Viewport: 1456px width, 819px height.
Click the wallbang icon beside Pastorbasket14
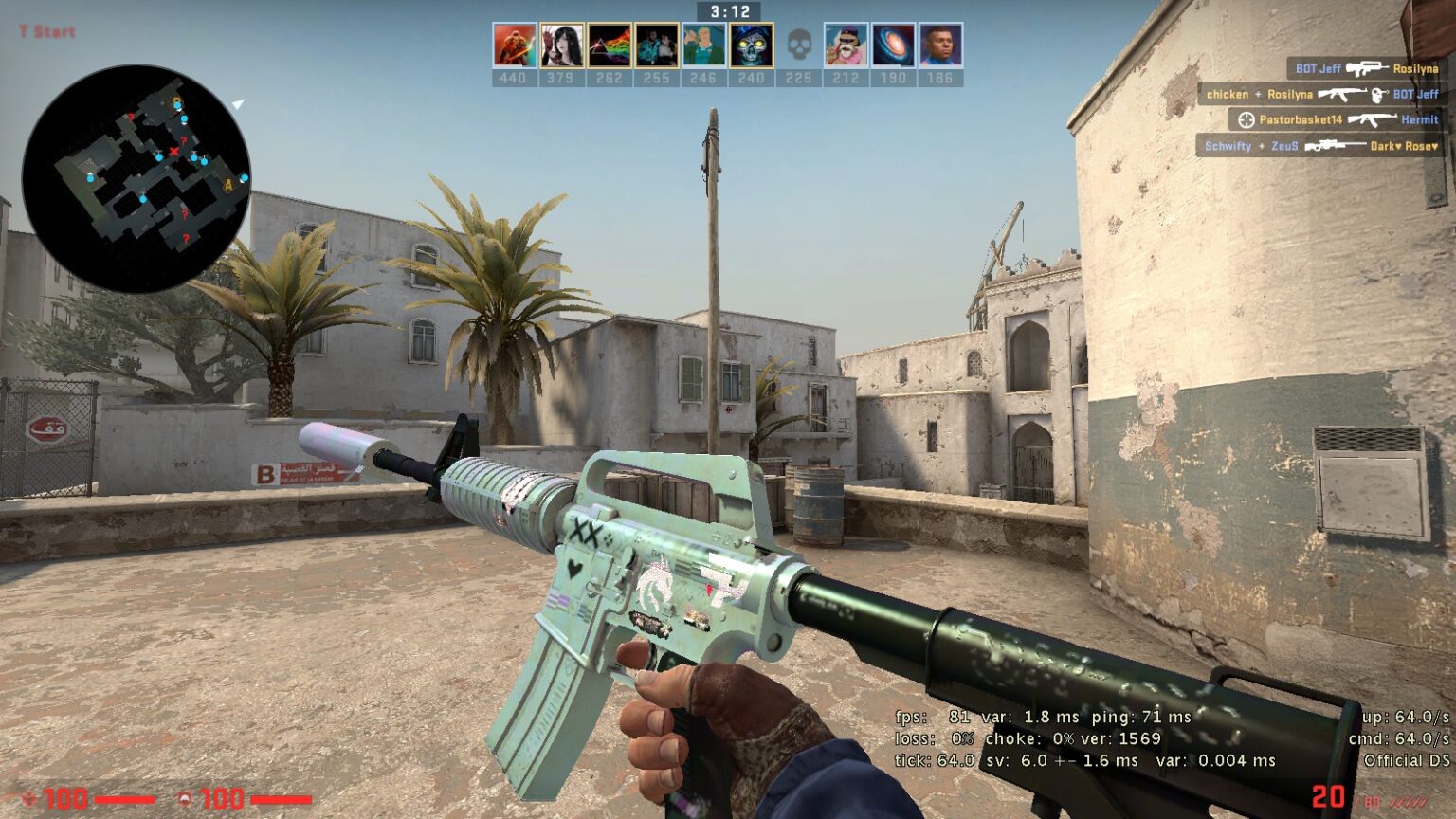[x=1247, y=119]
